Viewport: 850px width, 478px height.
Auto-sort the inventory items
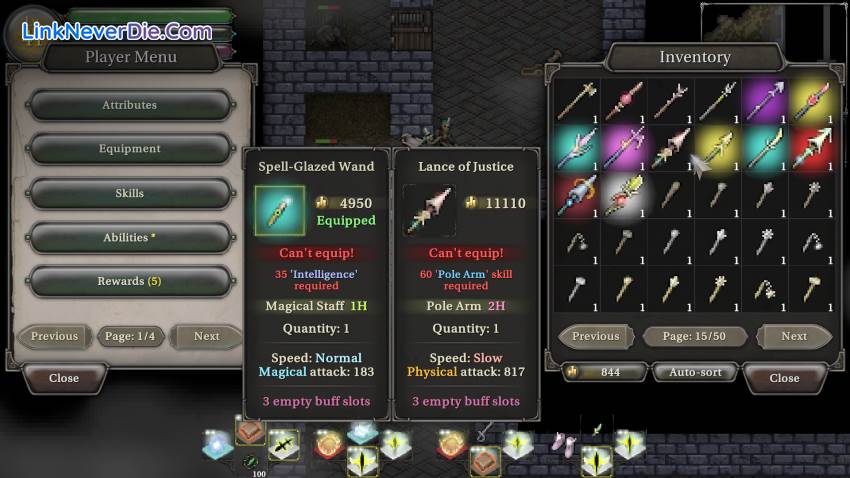(x=695, y=373)
